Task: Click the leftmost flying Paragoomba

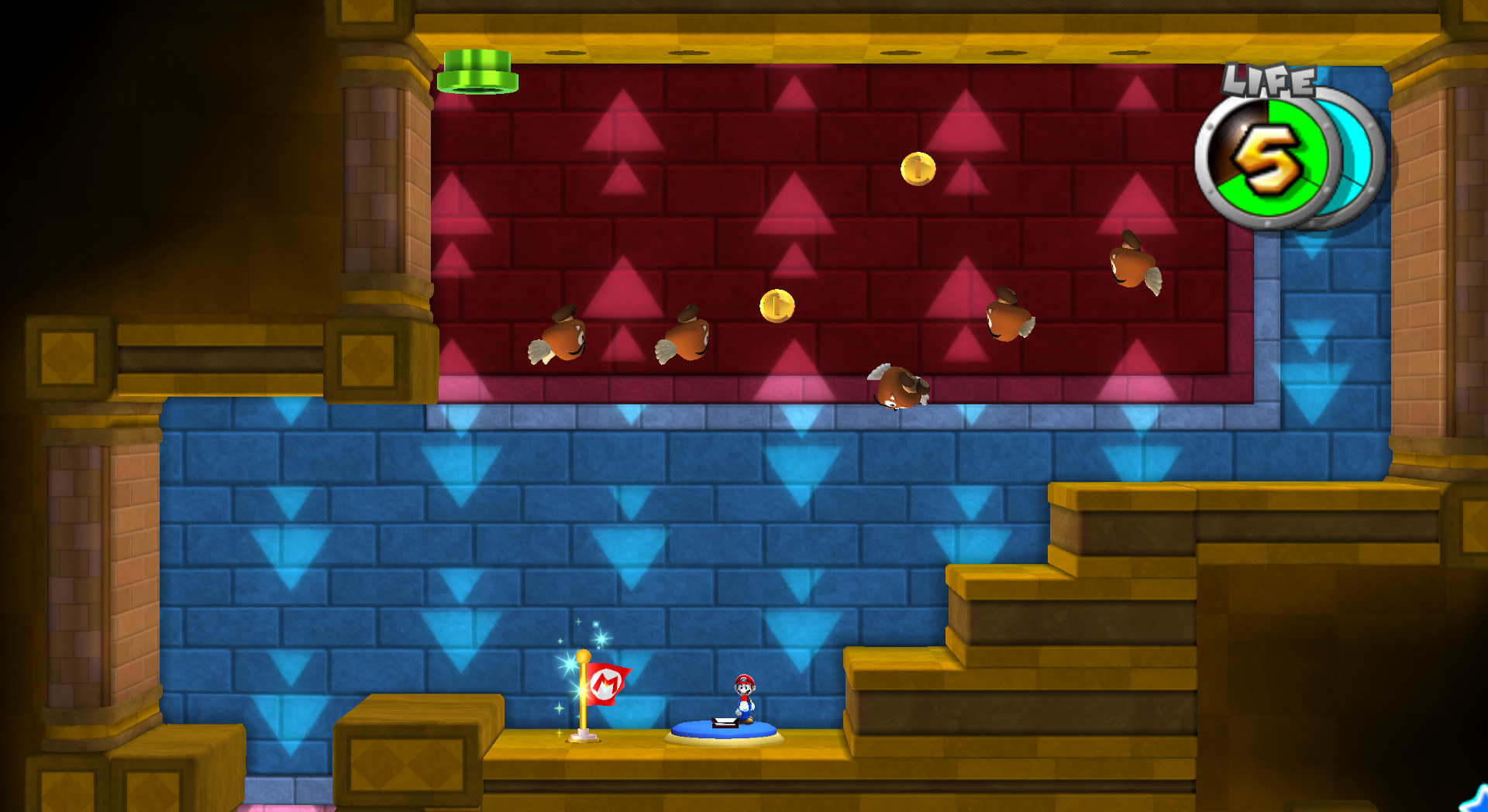Action: point(564,341)
